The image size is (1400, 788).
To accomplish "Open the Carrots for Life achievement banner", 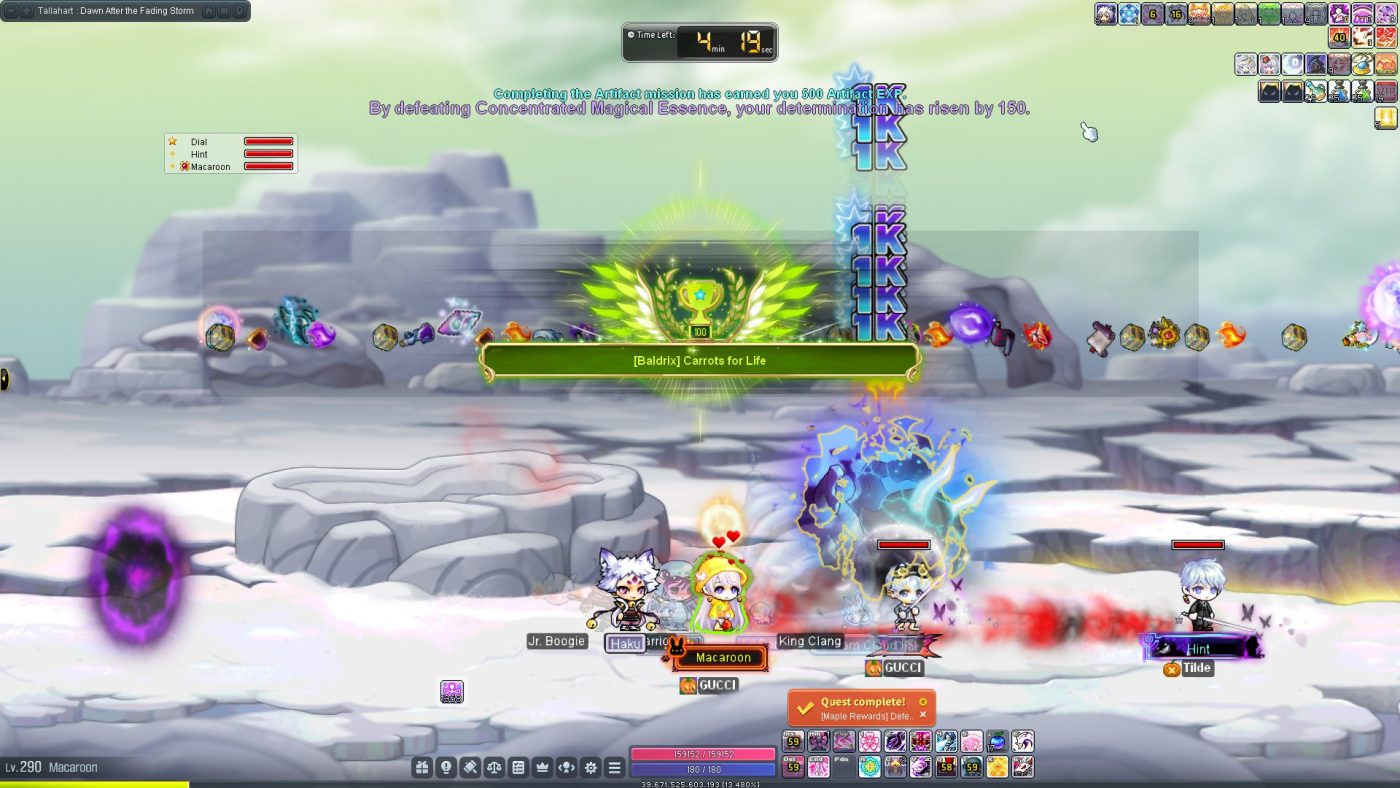I will [x=700, y=361].
